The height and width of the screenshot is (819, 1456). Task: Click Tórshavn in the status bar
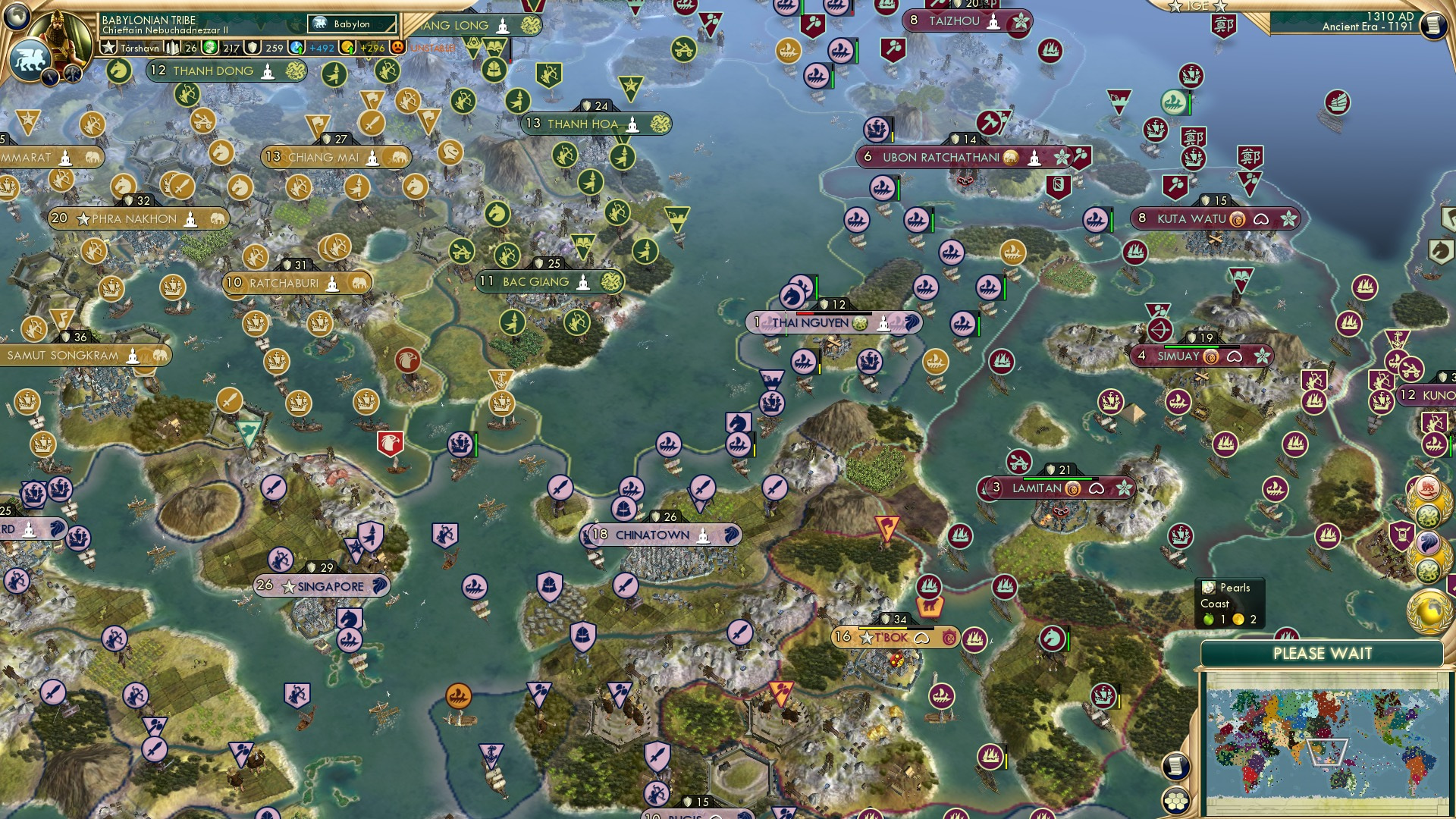[141, 46]
